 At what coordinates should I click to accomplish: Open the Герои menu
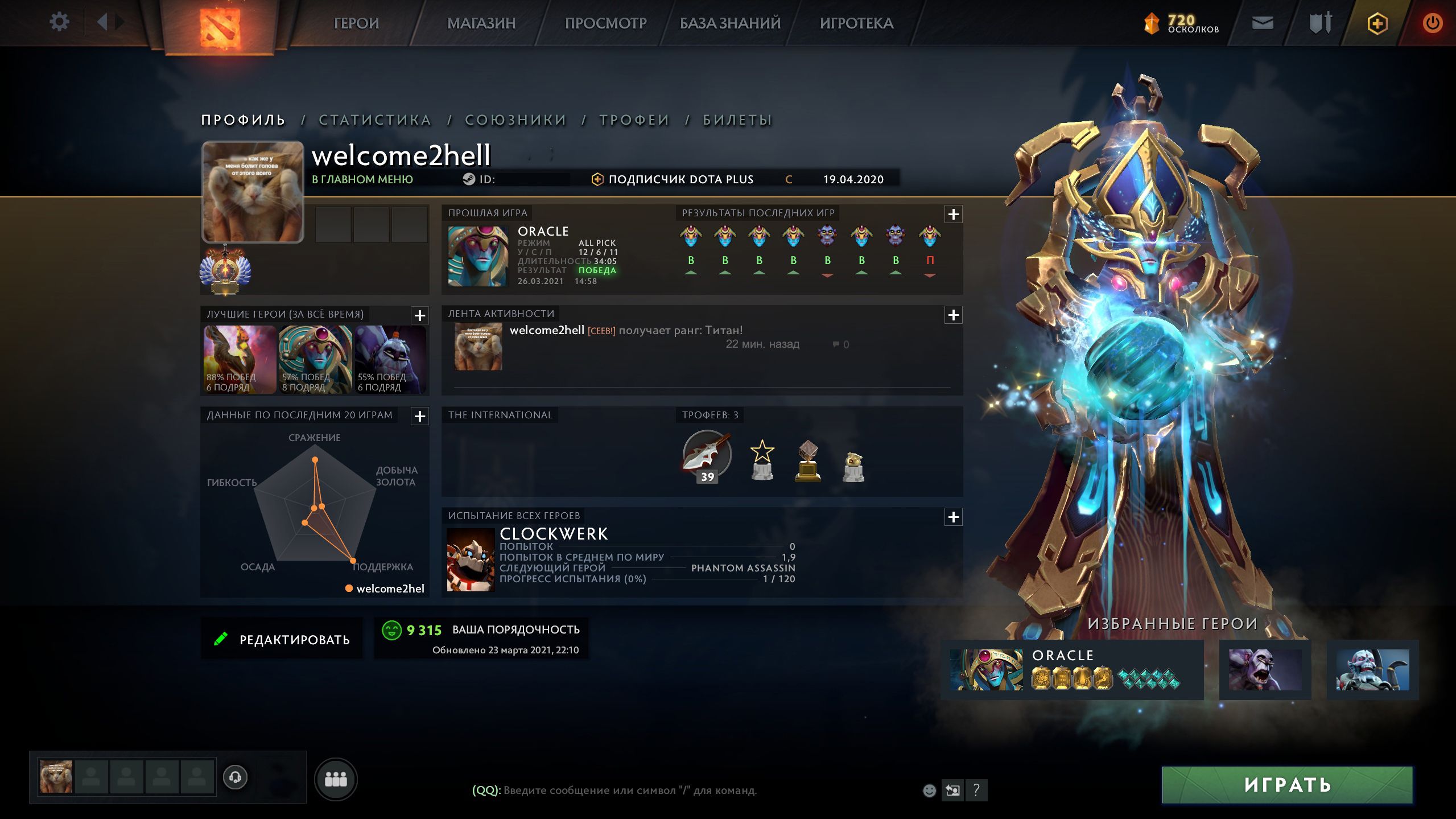(x=356, y=23)
